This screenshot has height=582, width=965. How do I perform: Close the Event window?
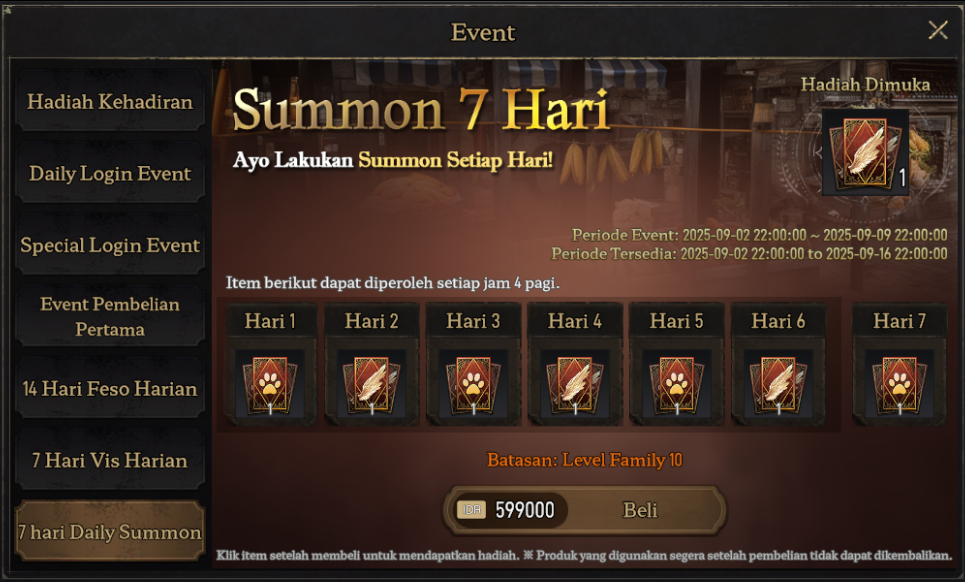pos(938,30)
